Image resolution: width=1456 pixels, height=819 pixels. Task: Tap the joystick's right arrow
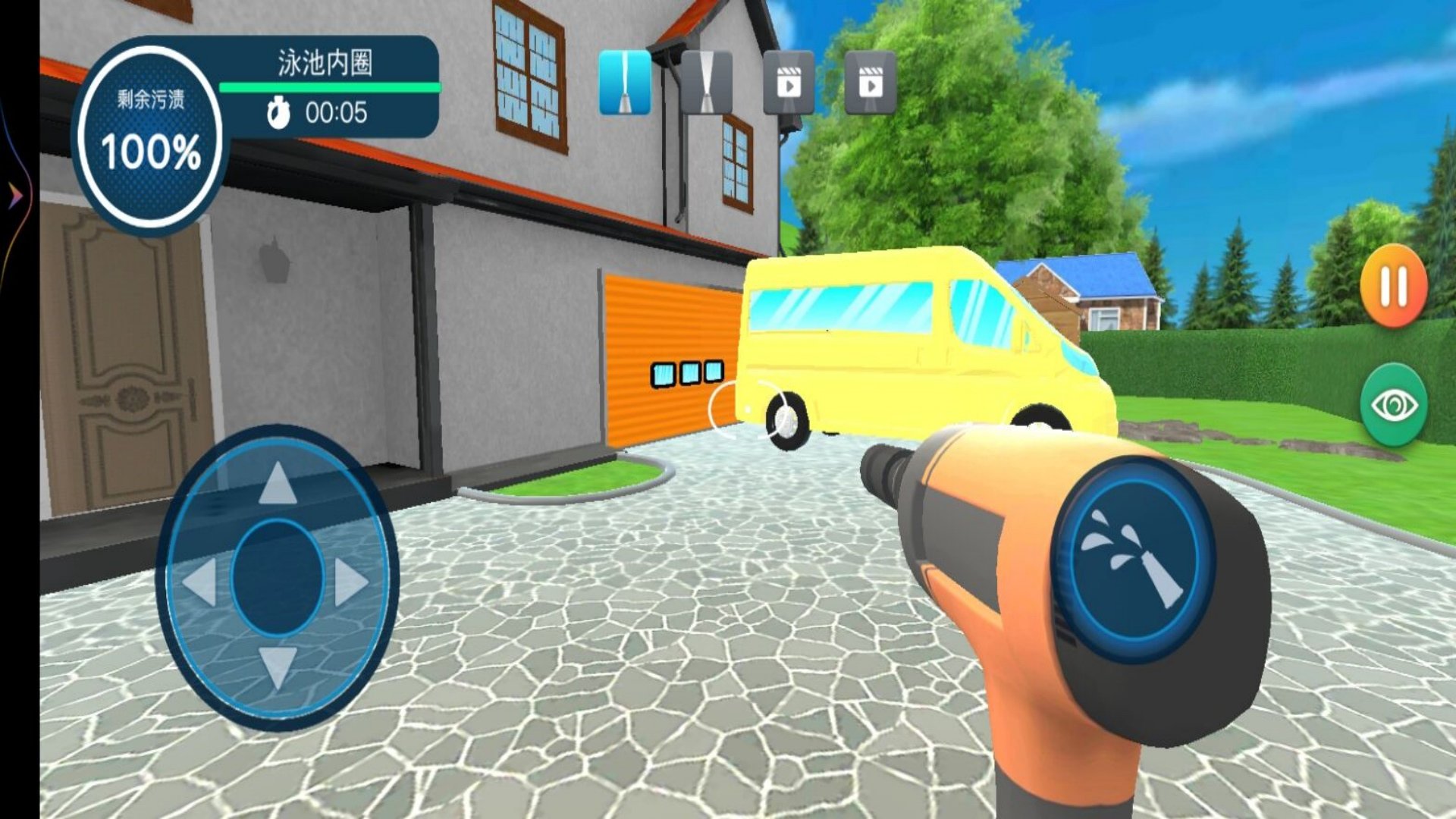coord(350,582)
